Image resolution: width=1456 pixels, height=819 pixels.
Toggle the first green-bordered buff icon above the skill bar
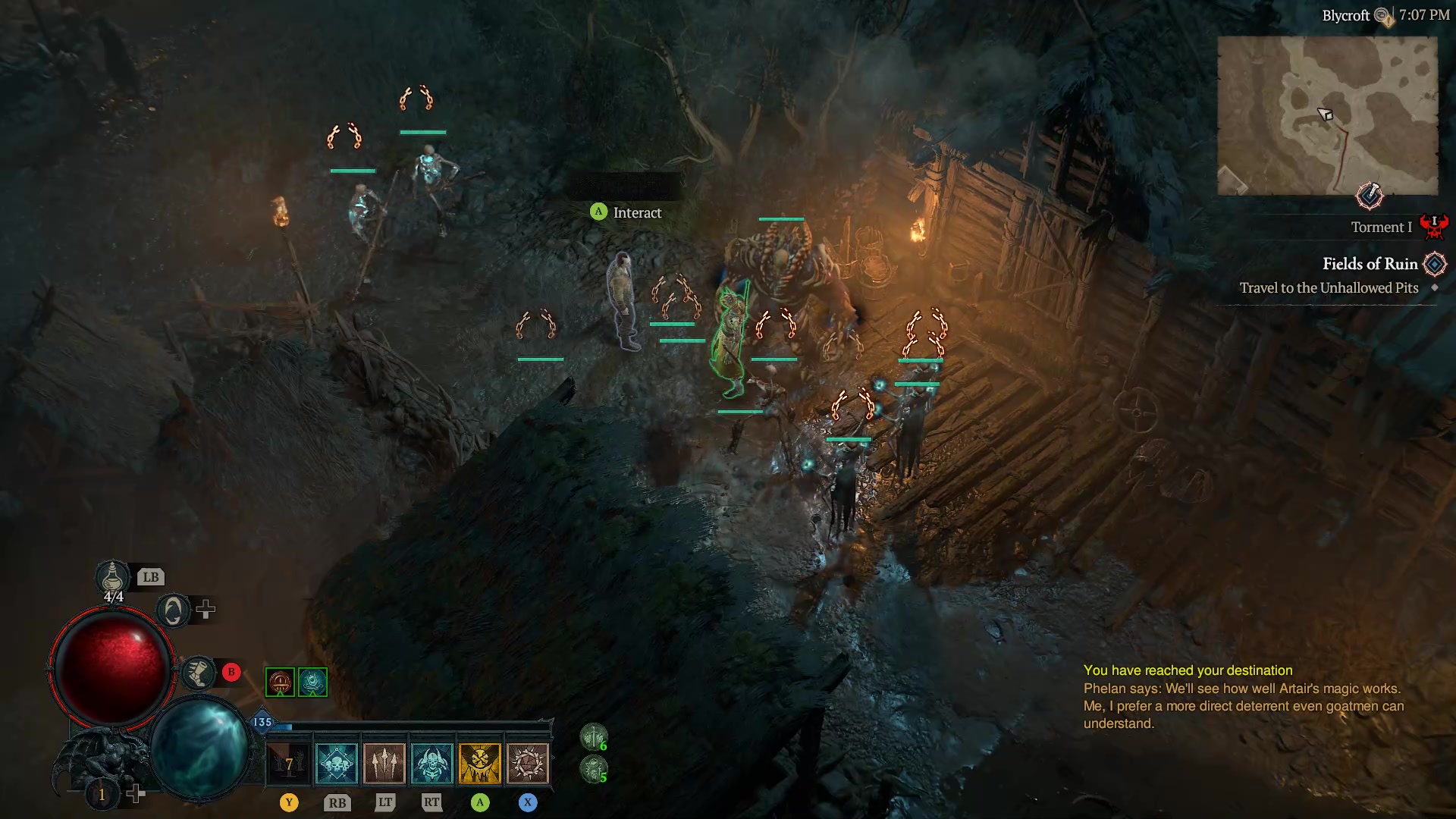[280, 681]
